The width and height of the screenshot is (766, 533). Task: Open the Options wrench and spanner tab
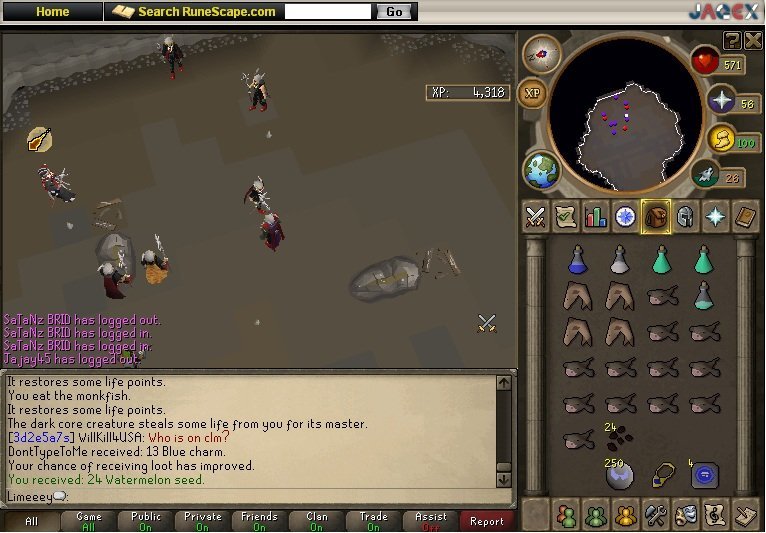click(x=656, y=515)
